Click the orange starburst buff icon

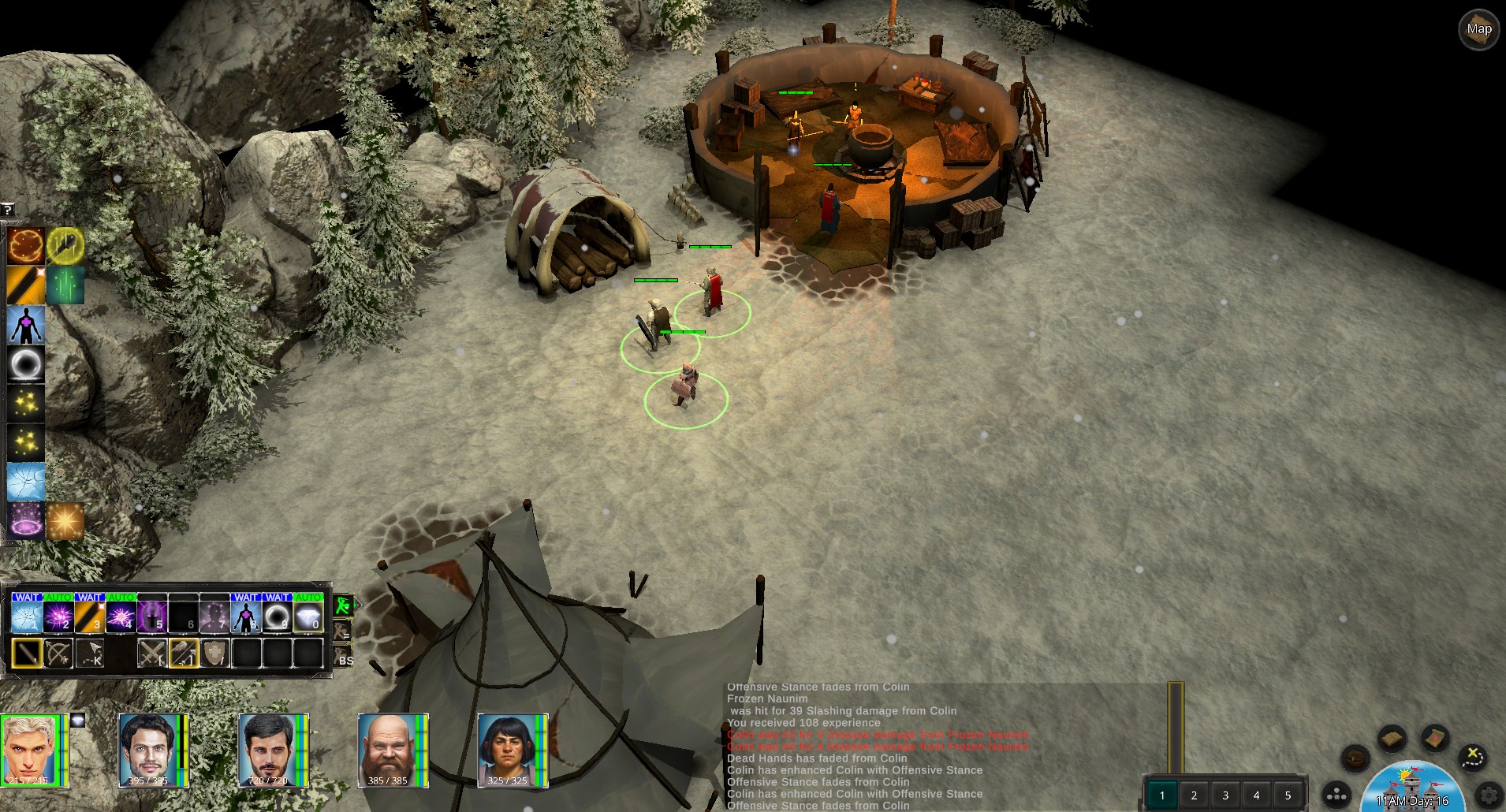click(65, 521)
